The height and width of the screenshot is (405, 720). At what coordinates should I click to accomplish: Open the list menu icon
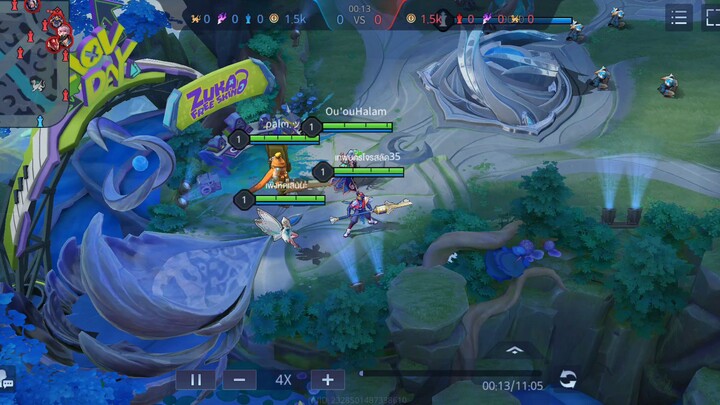(x=679, y=17)
